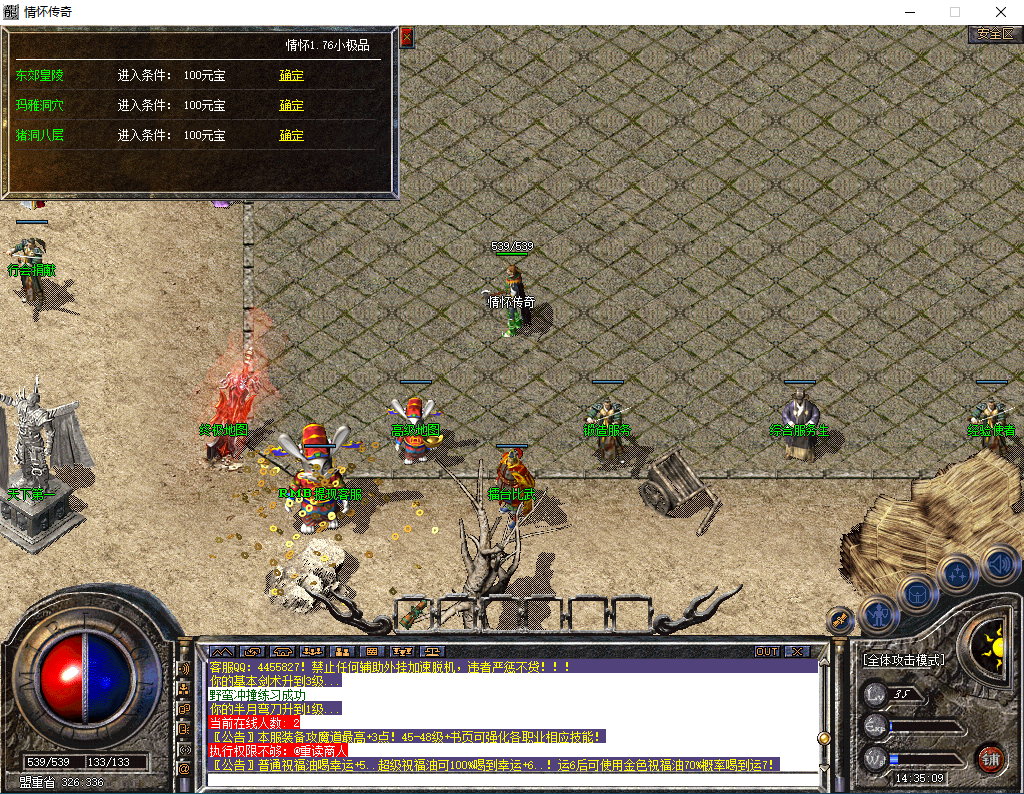The width and height of the screenshot is (1024, 794).
Task: Click the 安全区 label button
Action: point(995,34)
